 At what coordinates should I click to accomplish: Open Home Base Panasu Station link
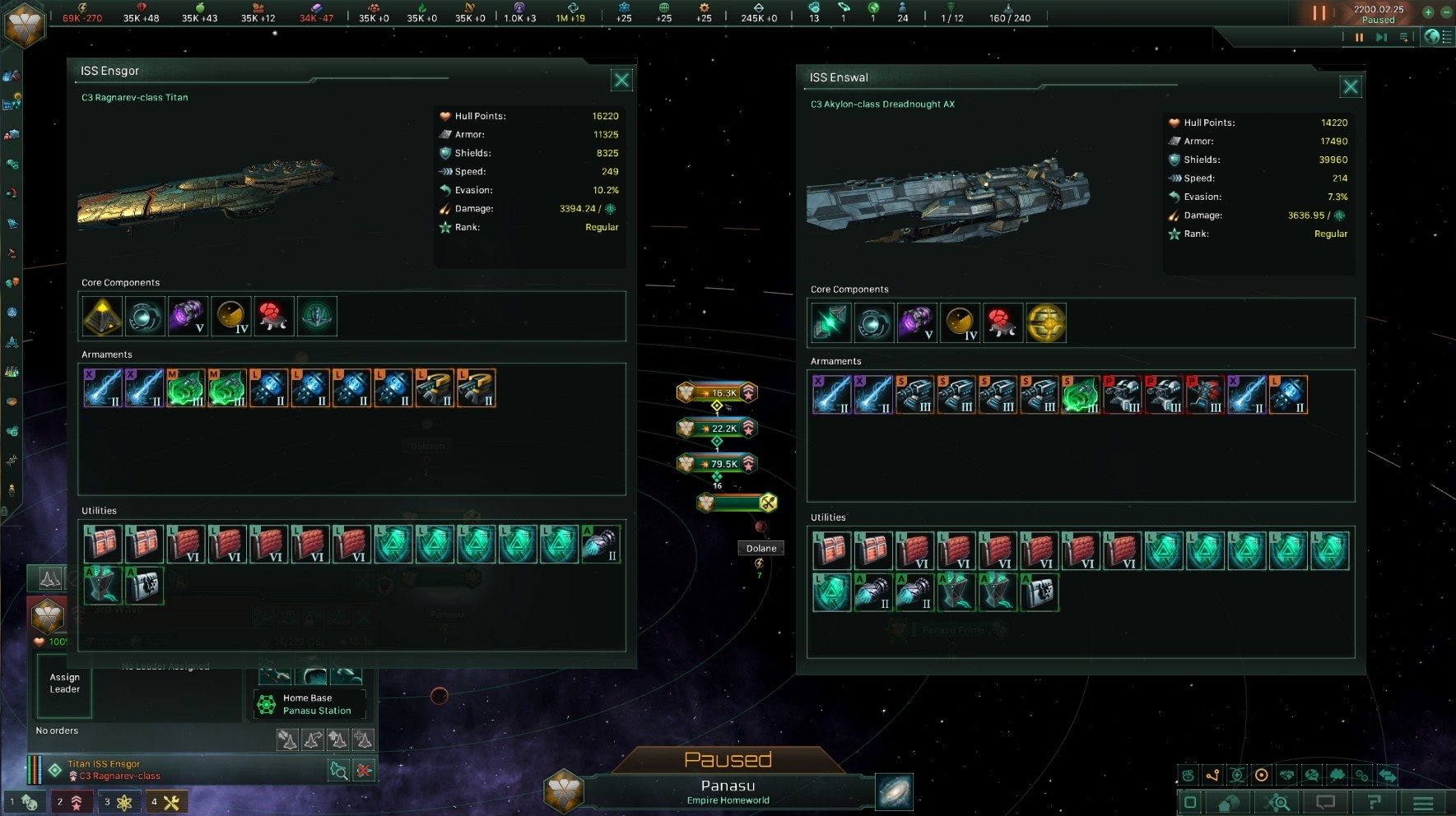coord(309,704)
